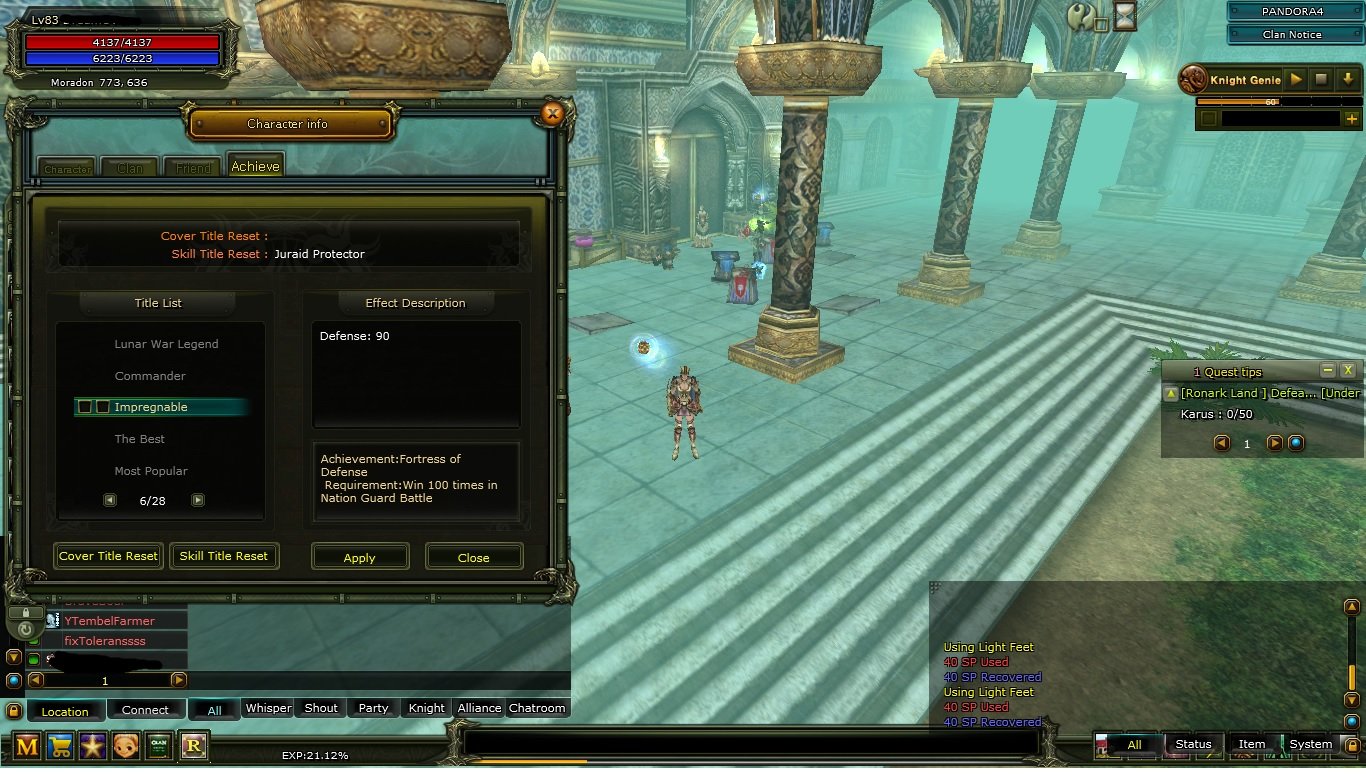
Task: Start the Knight Genie with play button
Action: [1296, 79]
